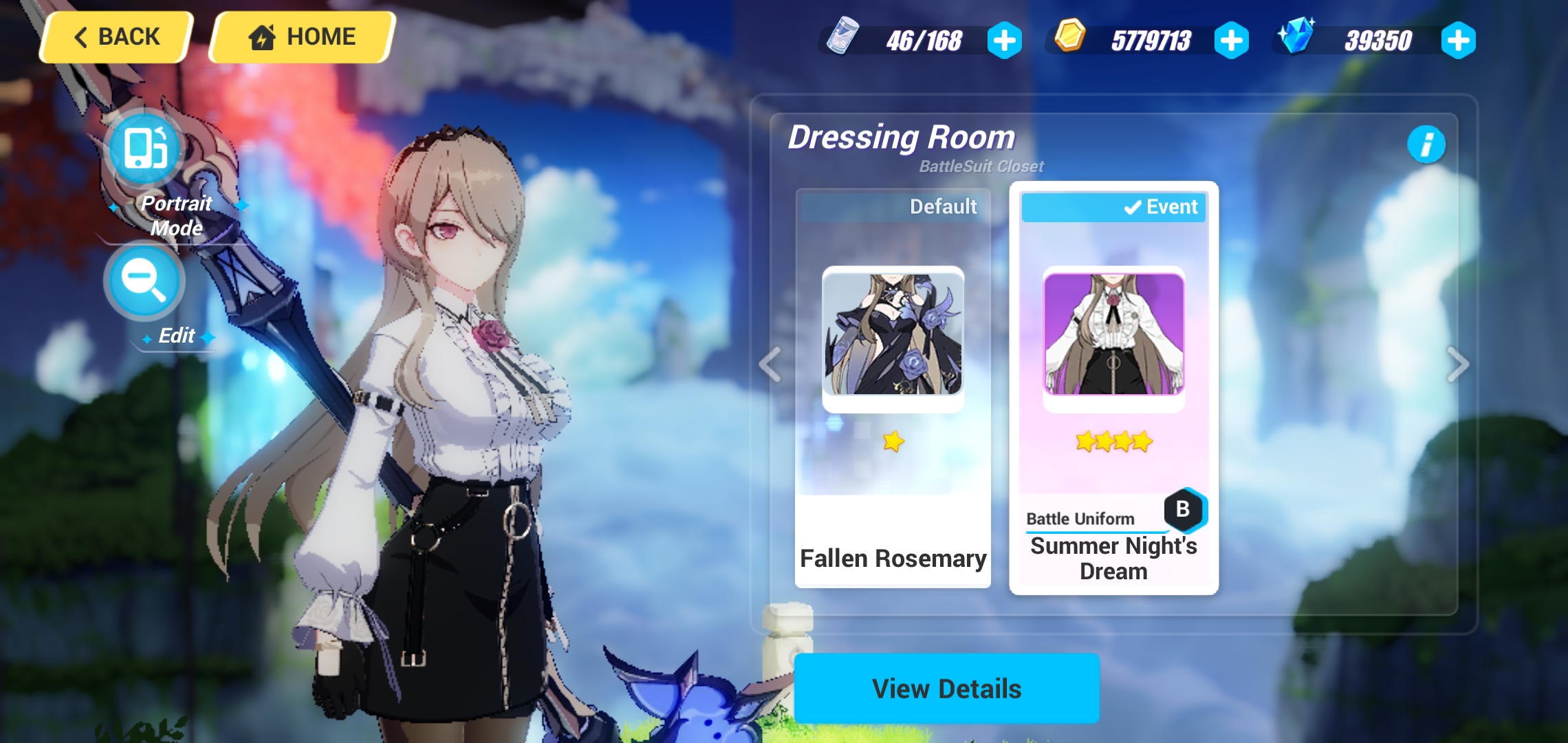Select the Summer Night's Dream outfit thumbnail
Viewport: 1568px width, 743px height.
(x=1113, y=336)
